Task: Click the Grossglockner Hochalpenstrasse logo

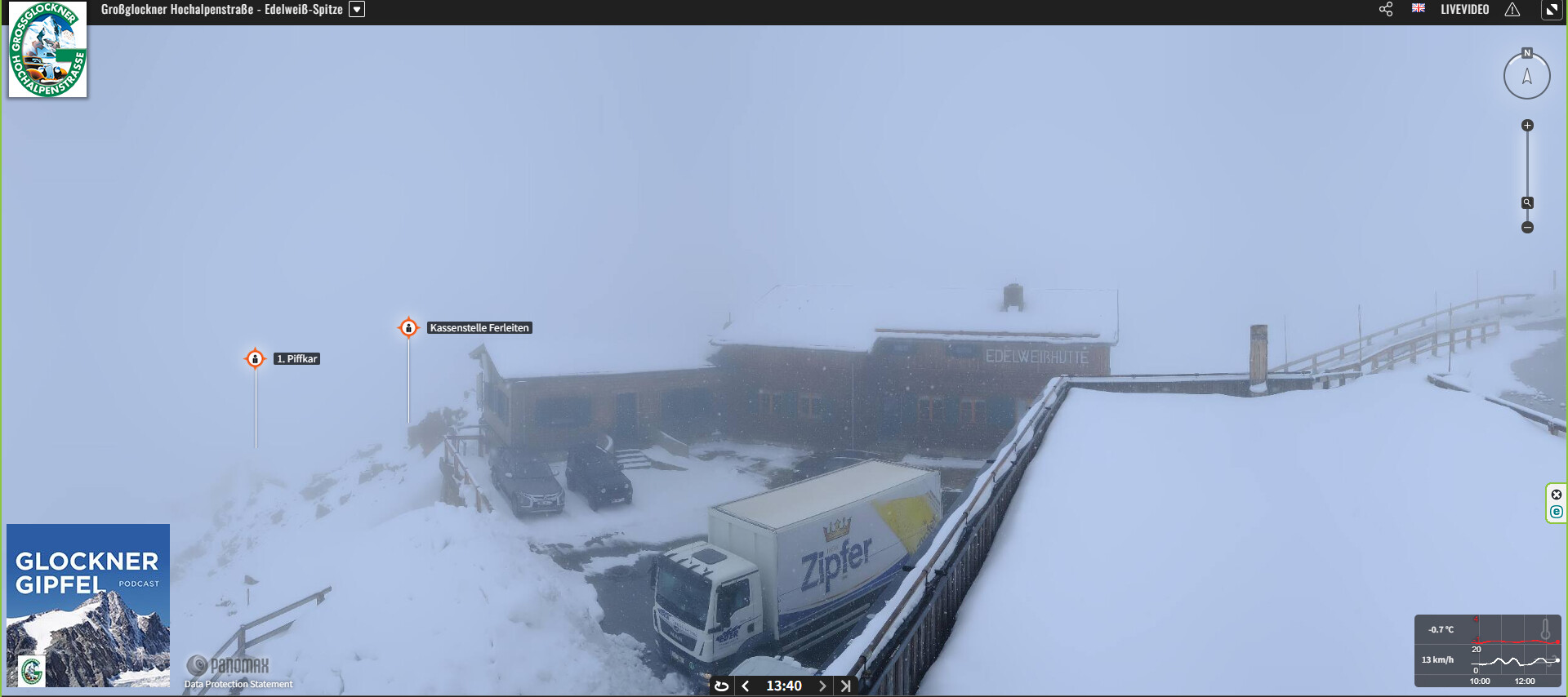Action: pos(47,50)
